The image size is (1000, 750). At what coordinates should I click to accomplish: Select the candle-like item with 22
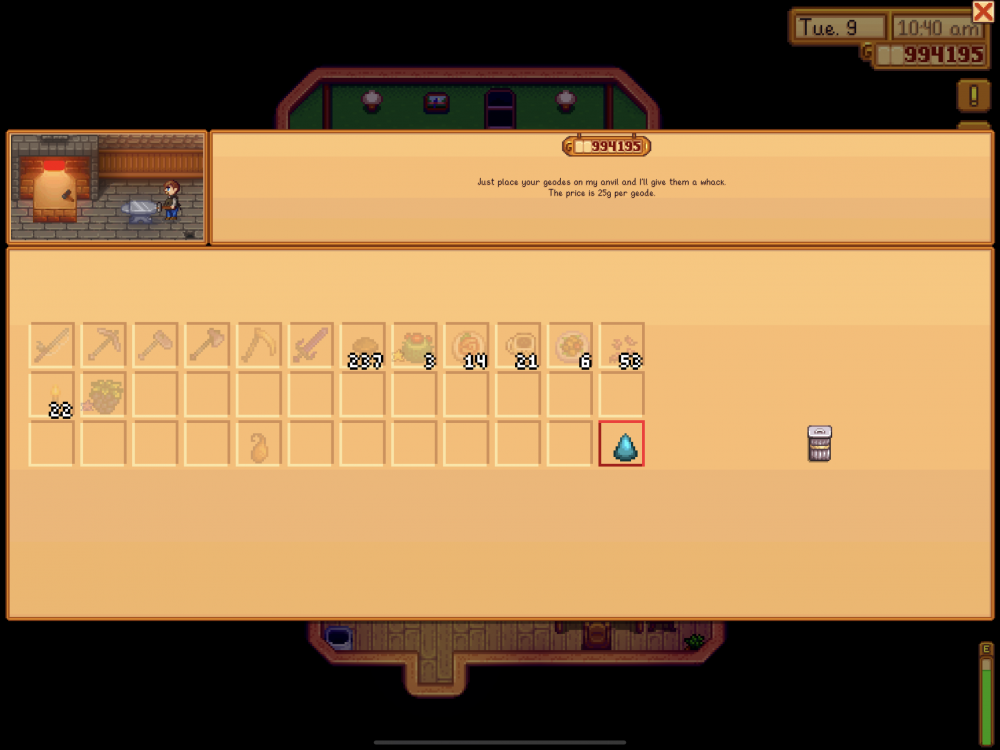point(51,394)
